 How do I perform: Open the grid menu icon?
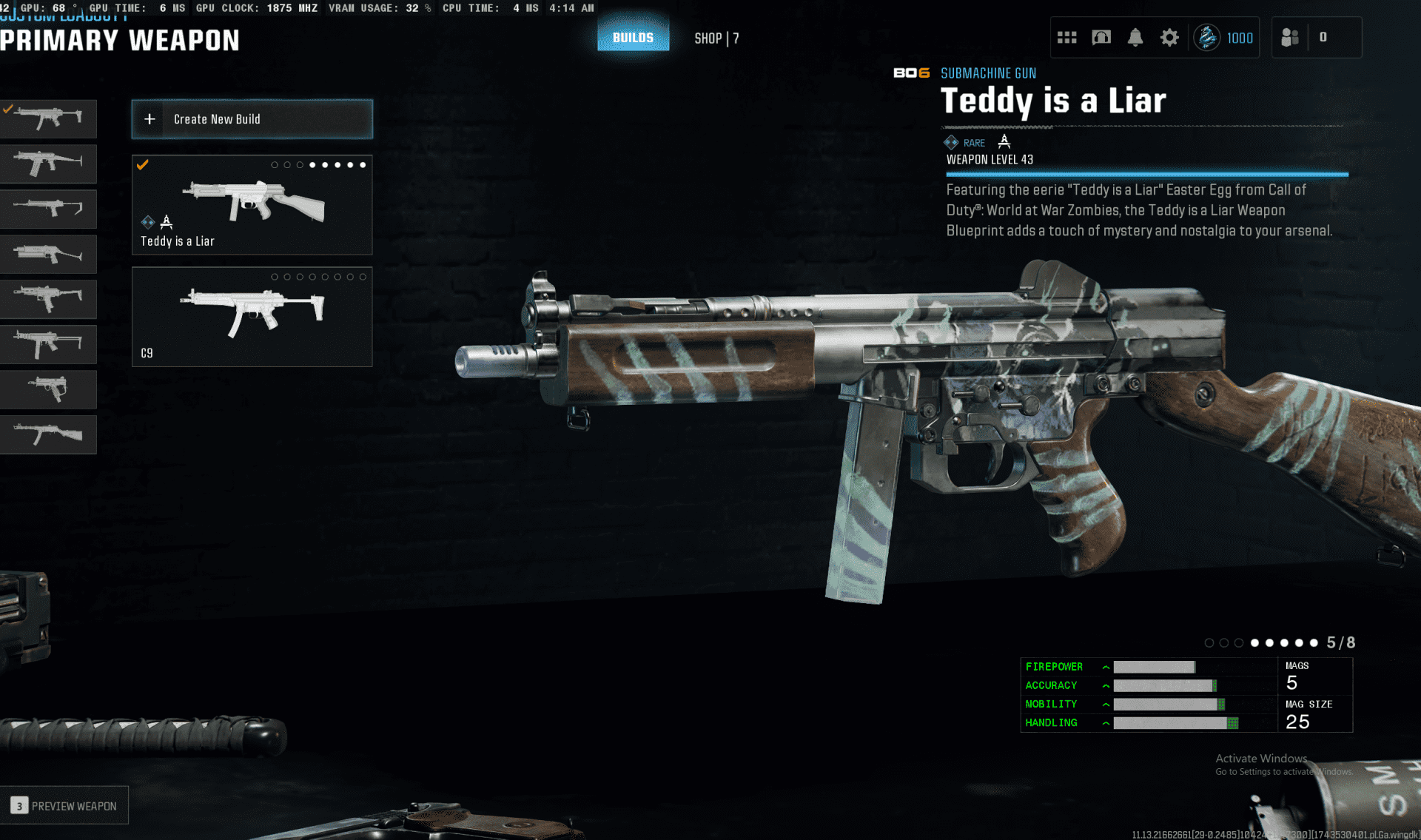[x=1066, y=38]
